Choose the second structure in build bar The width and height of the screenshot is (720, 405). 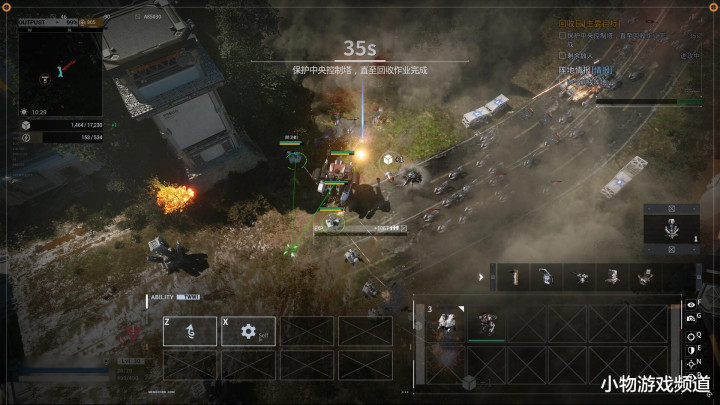coord(547,277)
